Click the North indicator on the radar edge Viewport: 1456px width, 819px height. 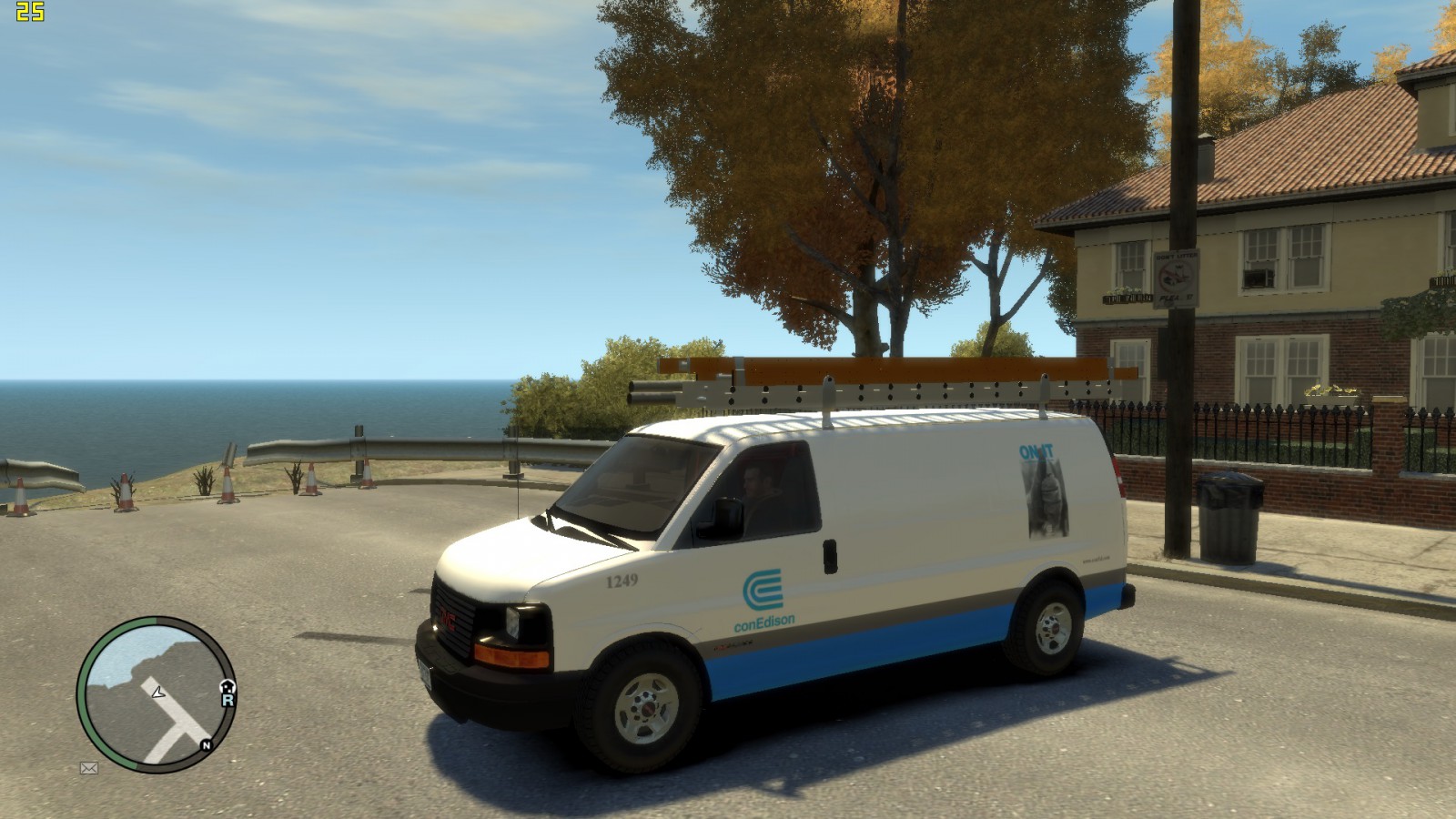click(206, 744)
